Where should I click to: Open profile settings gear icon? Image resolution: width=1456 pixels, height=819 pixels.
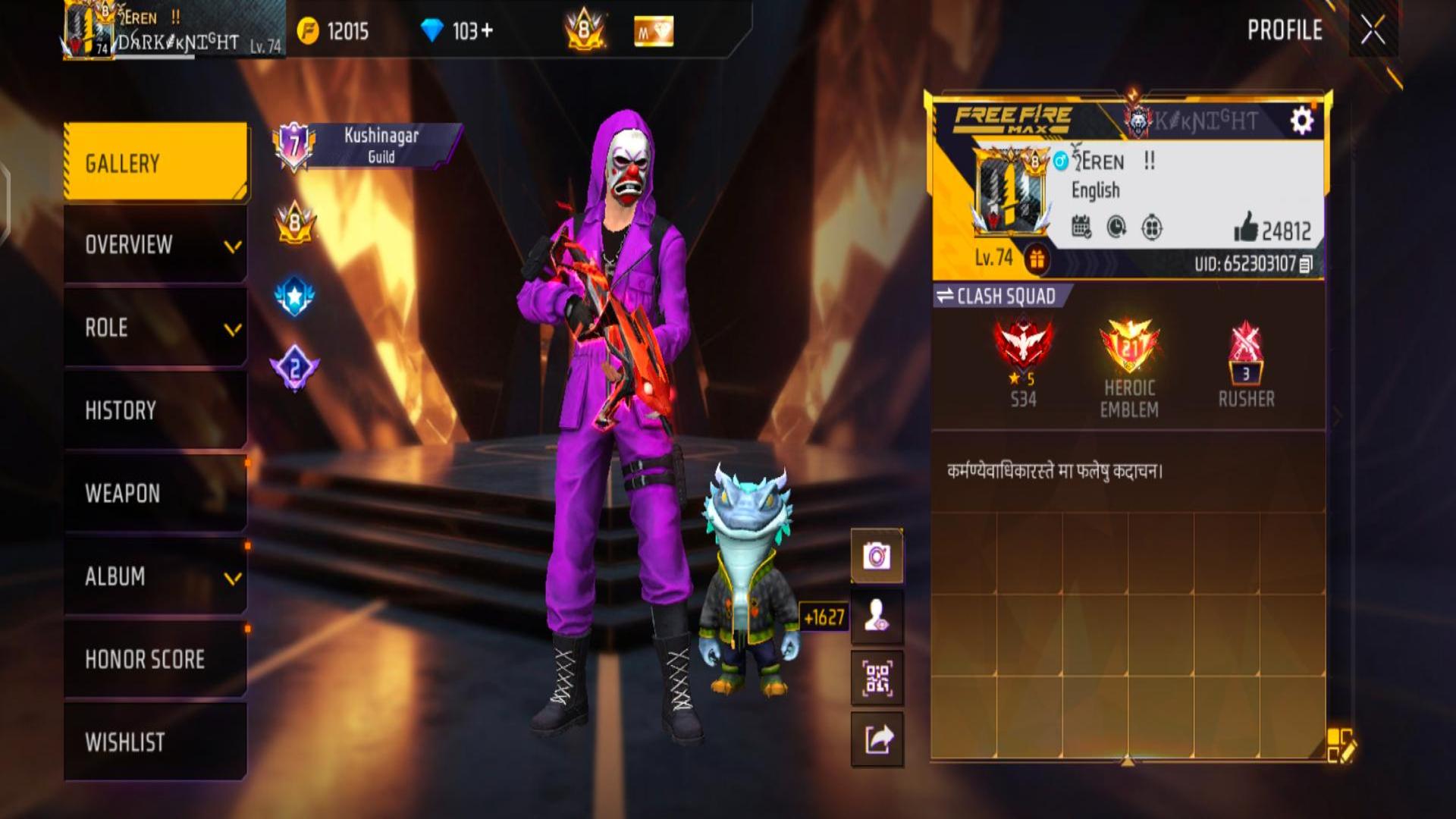[1301, 121]
